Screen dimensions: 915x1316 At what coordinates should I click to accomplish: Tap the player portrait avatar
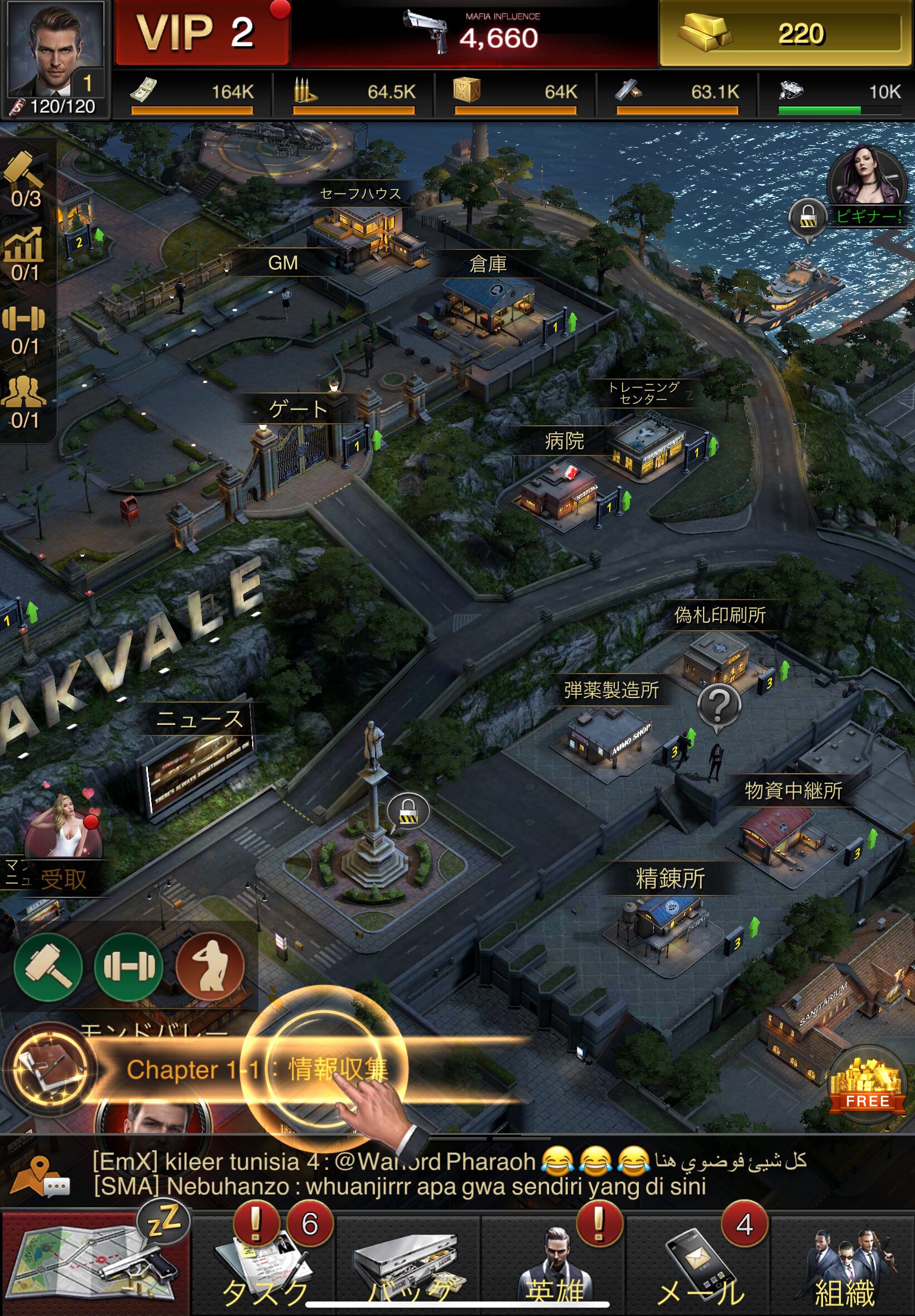(56, 51)
